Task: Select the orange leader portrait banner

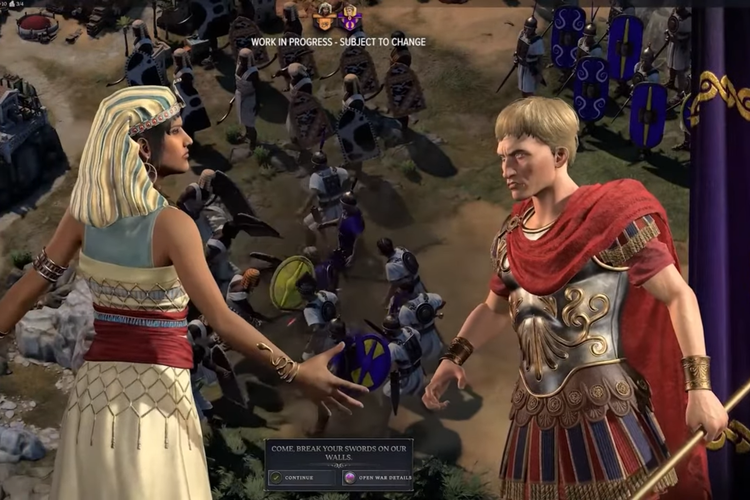Action: point(324,17)
